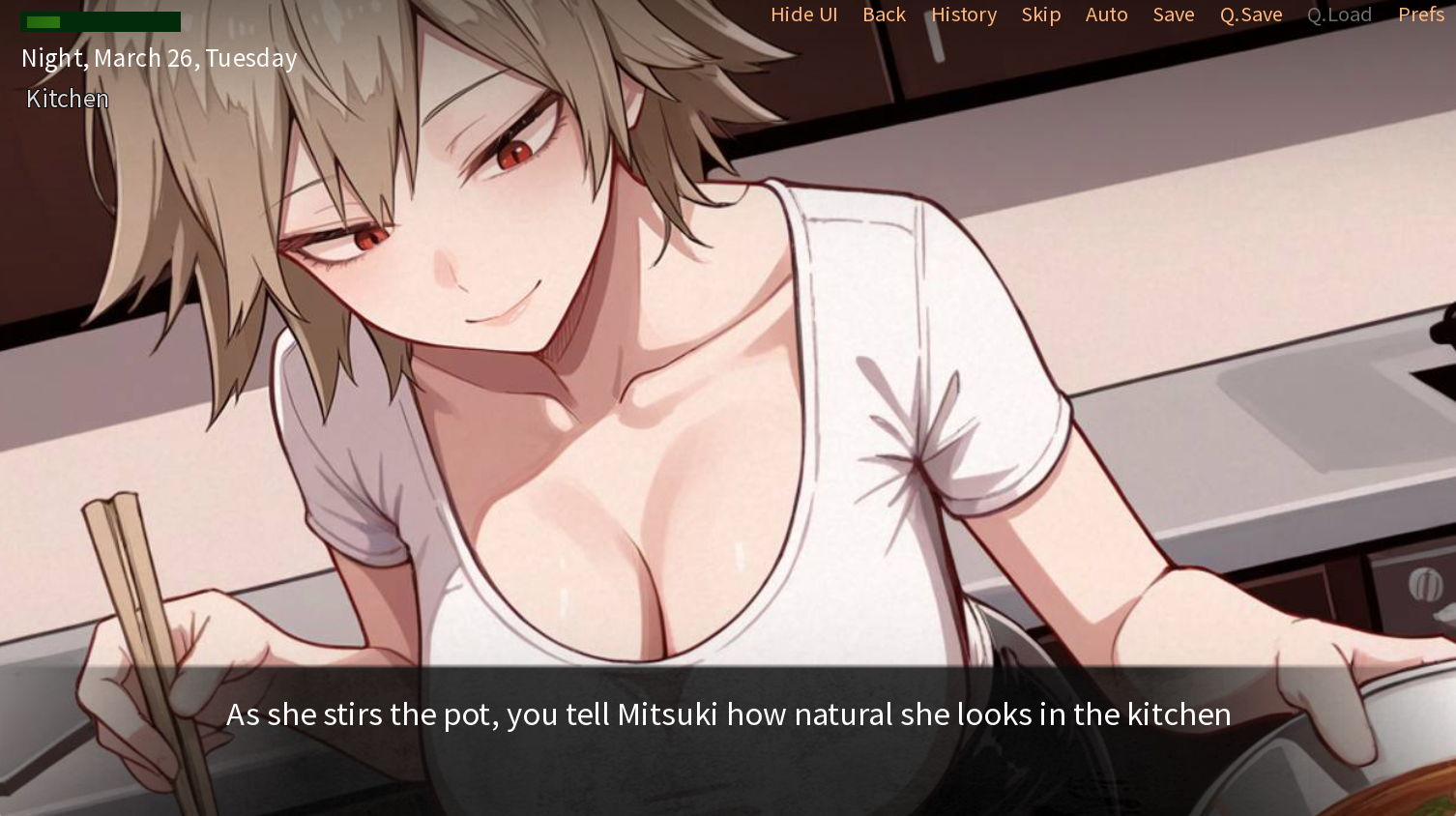Screen dimensions: 1456x816
Task: Open the dialogue History log
Action: (x=964, y=15)
